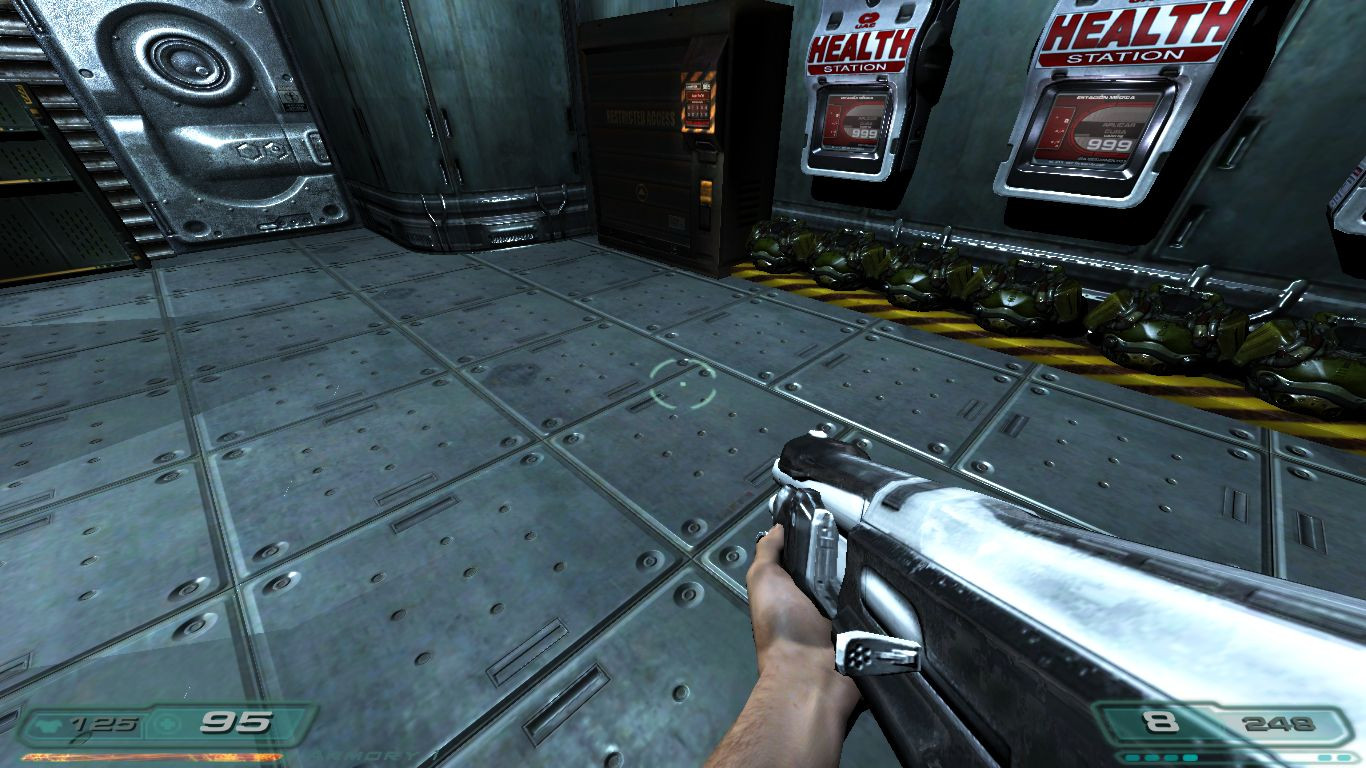
Task: Click the UAC logo above the left Health Station
Action: [x=868, y=18]
